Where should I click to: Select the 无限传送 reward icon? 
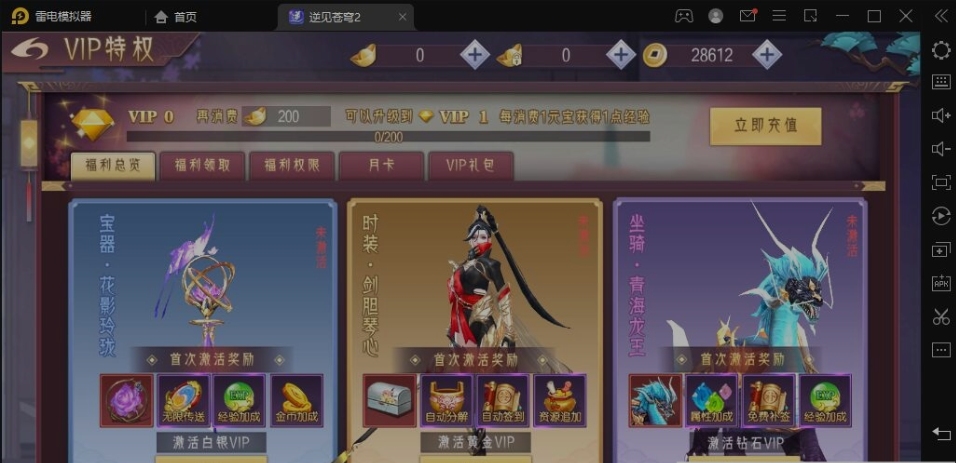point(183,400)
